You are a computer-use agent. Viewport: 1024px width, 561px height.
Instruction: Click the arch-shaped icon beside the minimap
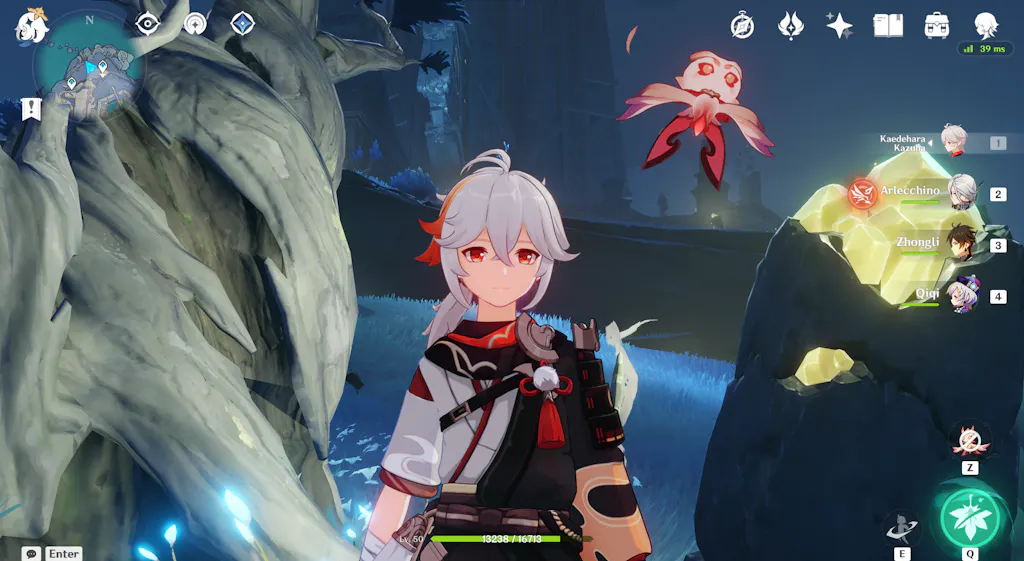coord(195,23)
